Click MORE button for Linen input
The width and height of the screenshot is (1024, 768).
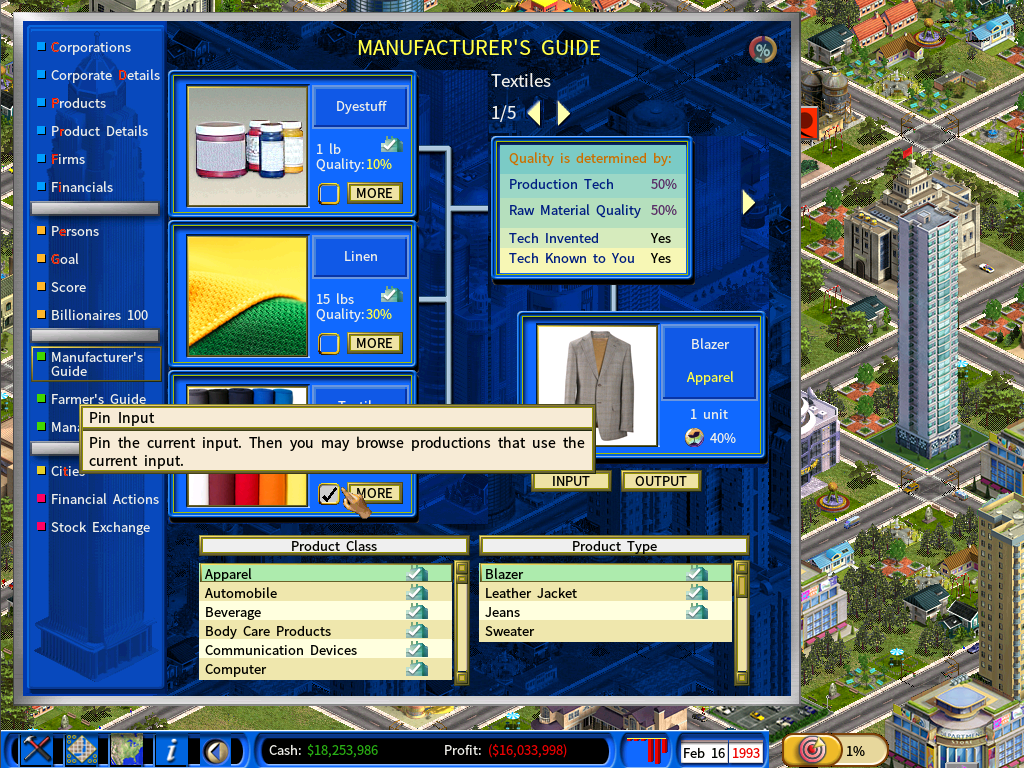click(x=374, y=343)
